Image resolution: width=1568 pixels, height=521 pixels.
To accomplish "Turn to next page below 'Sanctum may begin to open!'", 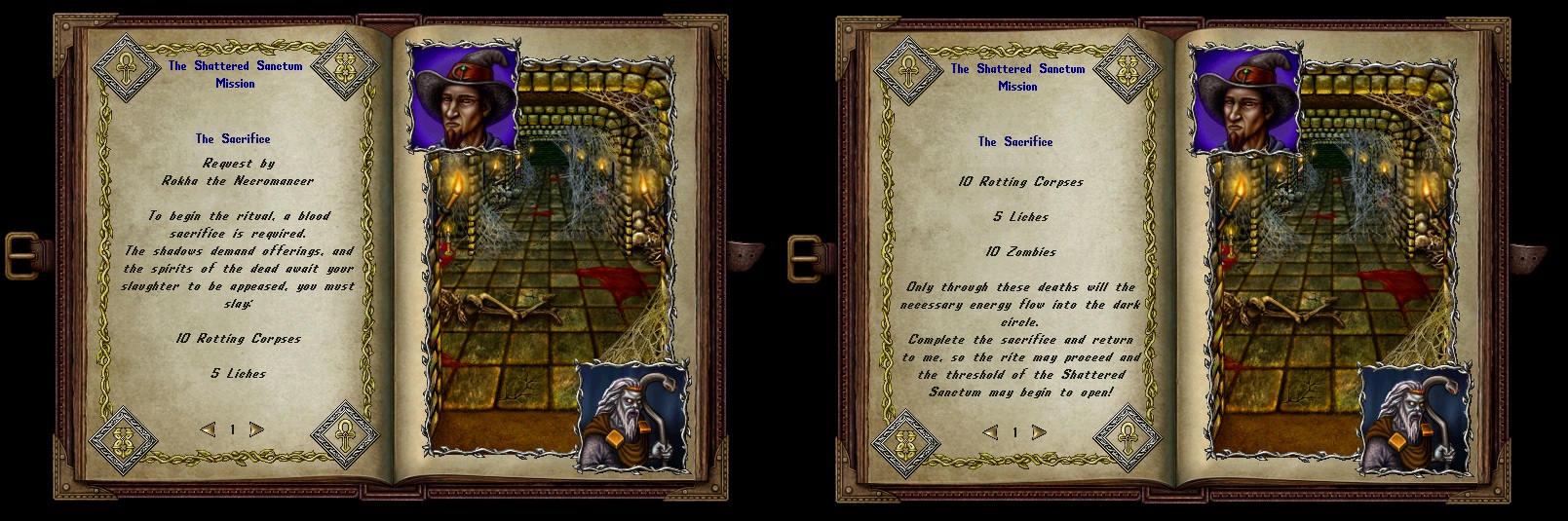I will click(x=1039, y=432).
